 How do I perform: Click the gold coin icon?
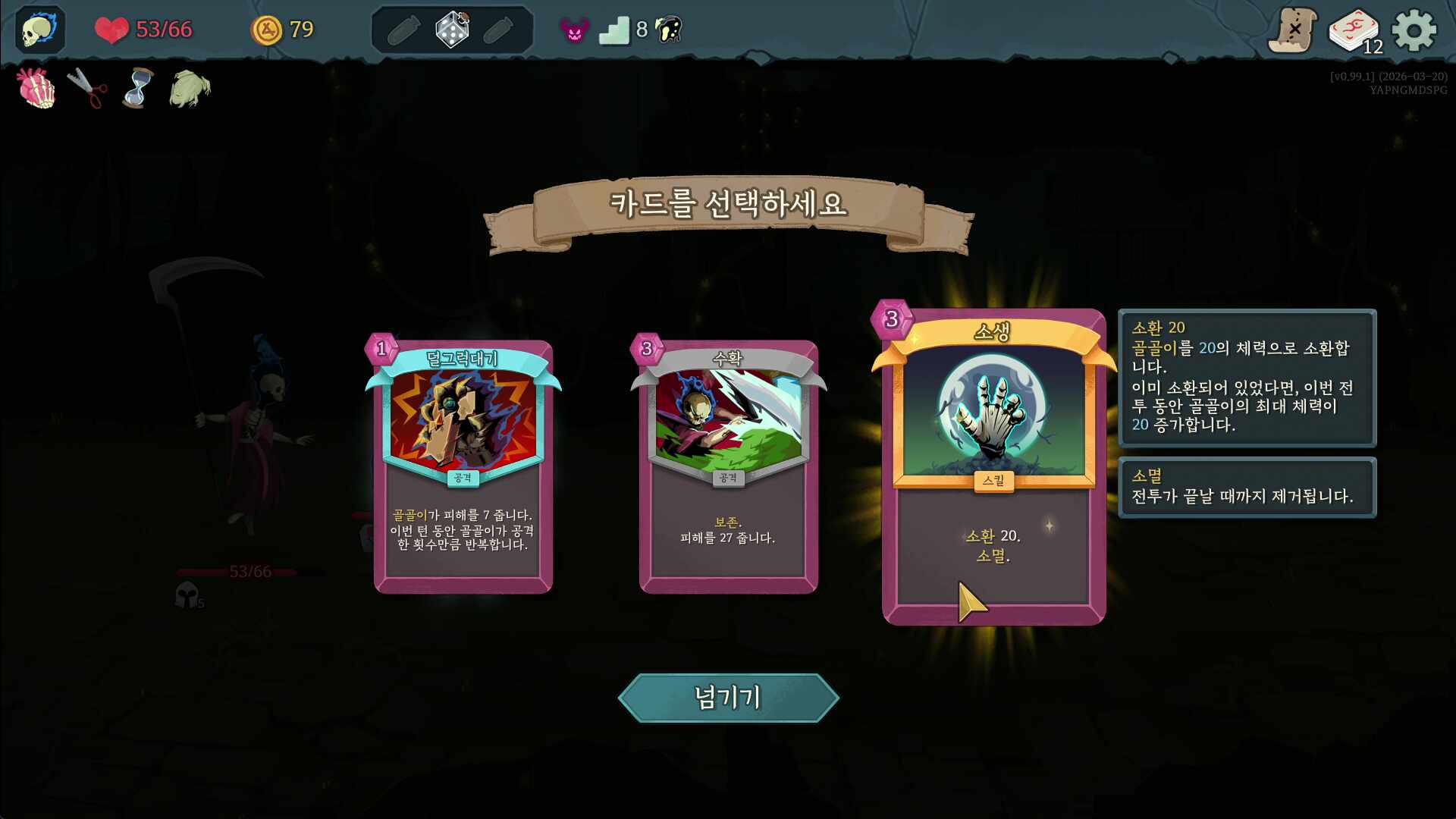266,30
